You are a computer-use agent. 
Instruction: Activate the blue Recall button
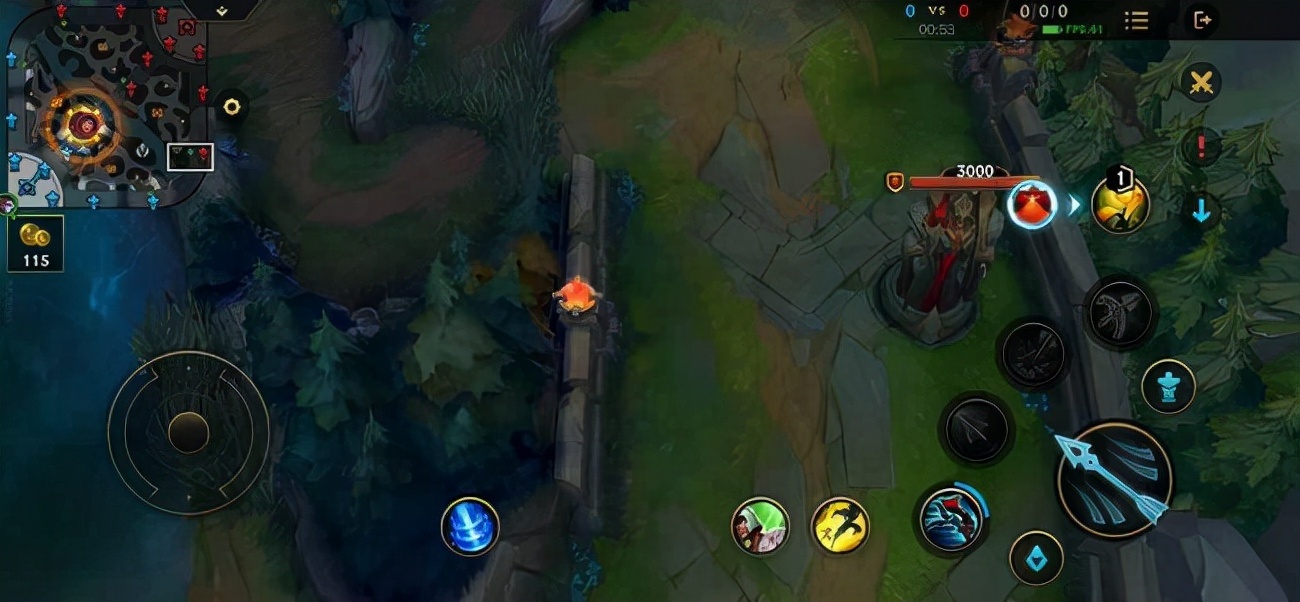click(x=470, y=526)
